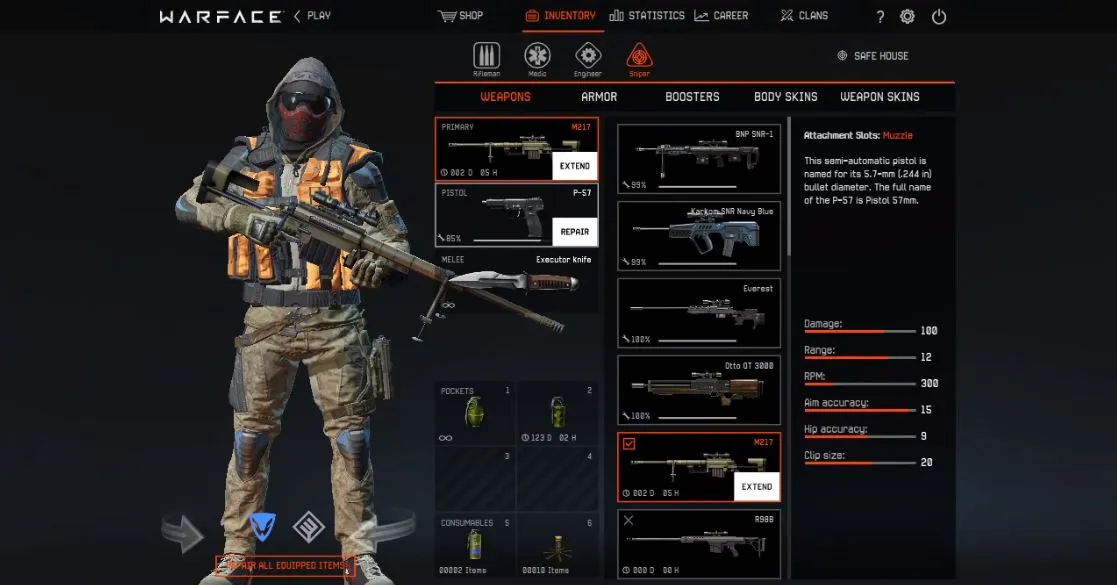The height and width of the screenshot is (585, 1117).
Task: Go back to Play screen
Action: (312, 16)
